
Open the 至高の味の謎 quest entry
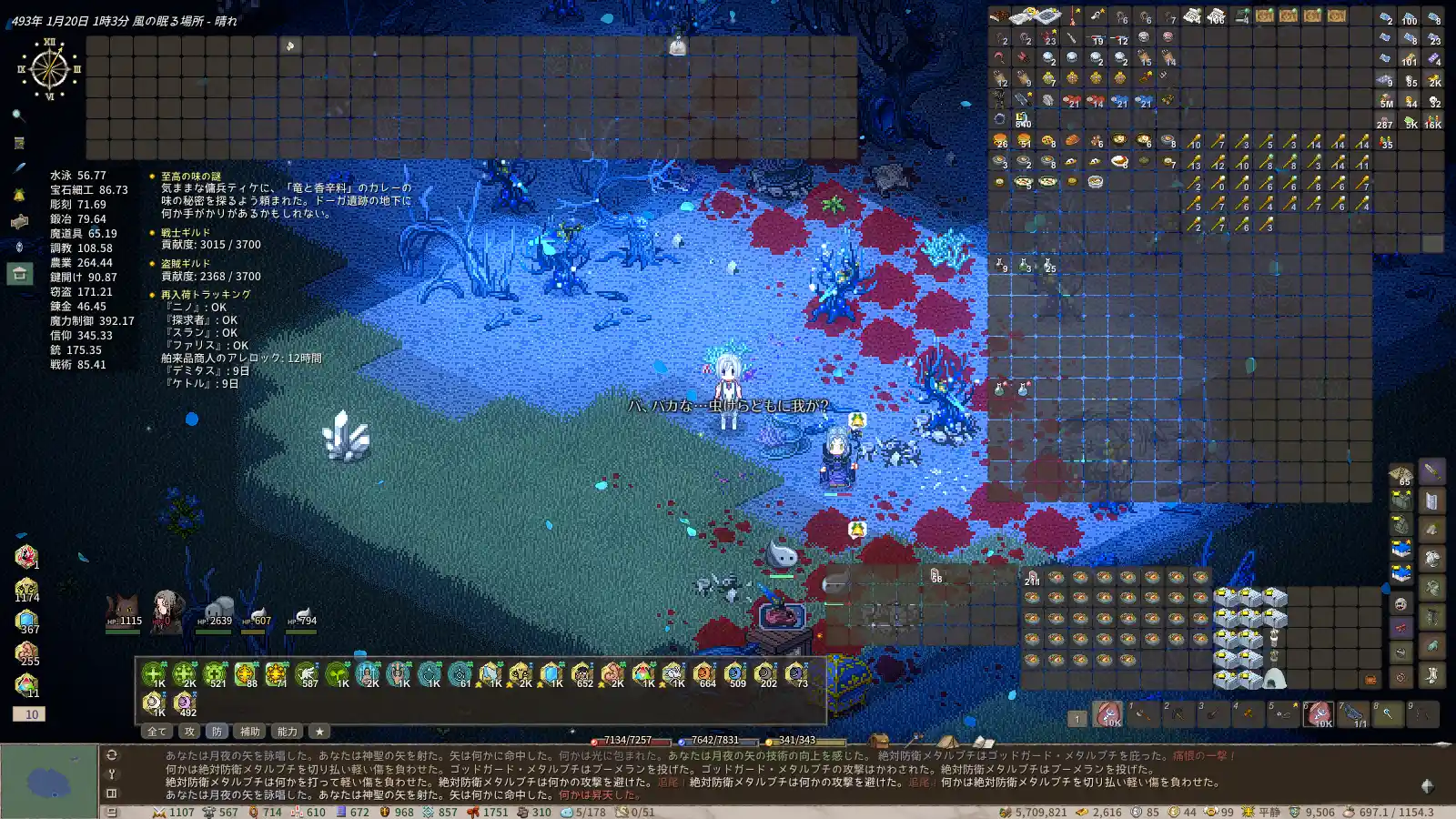pyautogui.click(x=191, y=177)
